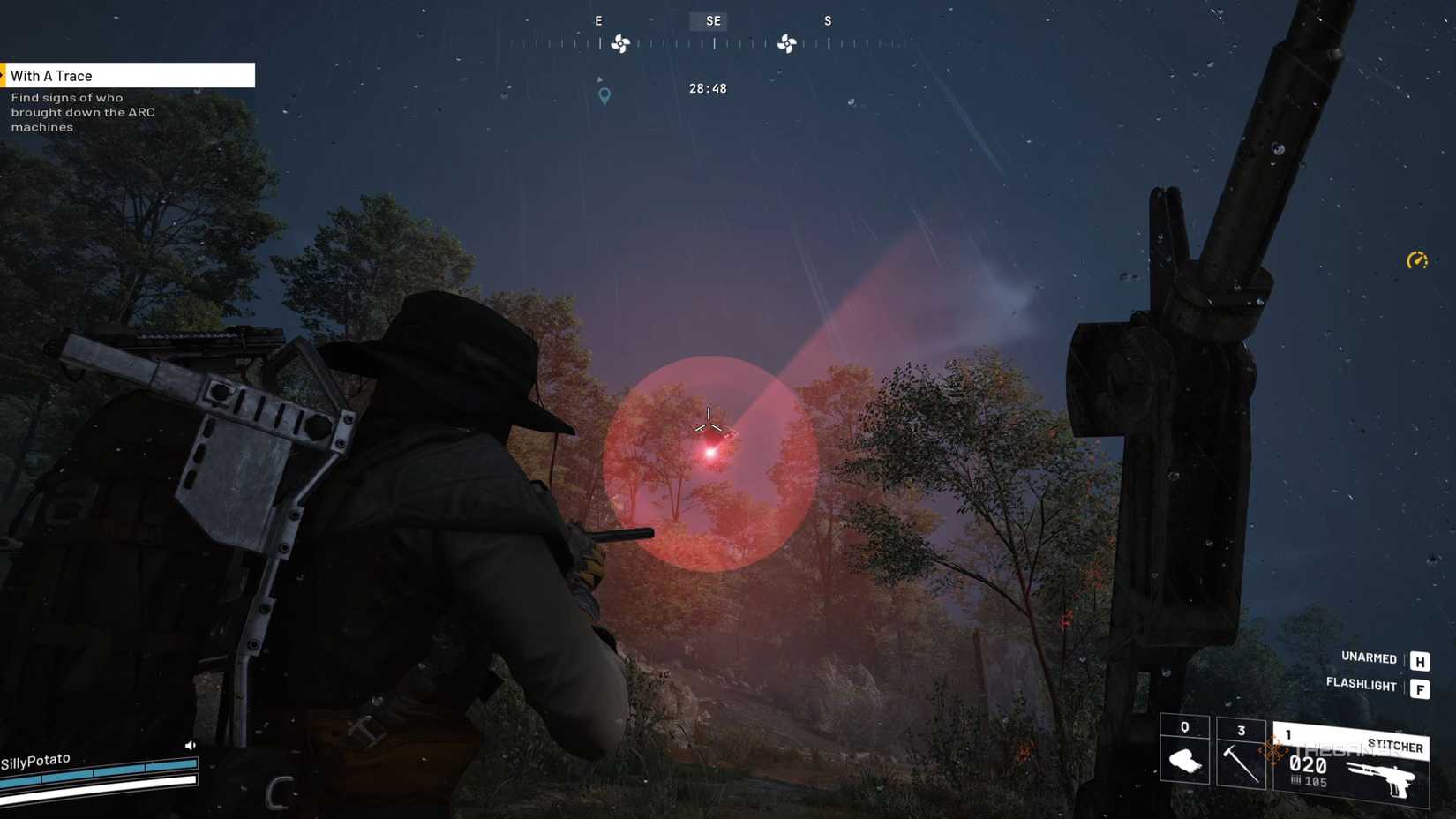Open the SE compass heading indicator
This screenshot has width=1456, height=819.
711,20
